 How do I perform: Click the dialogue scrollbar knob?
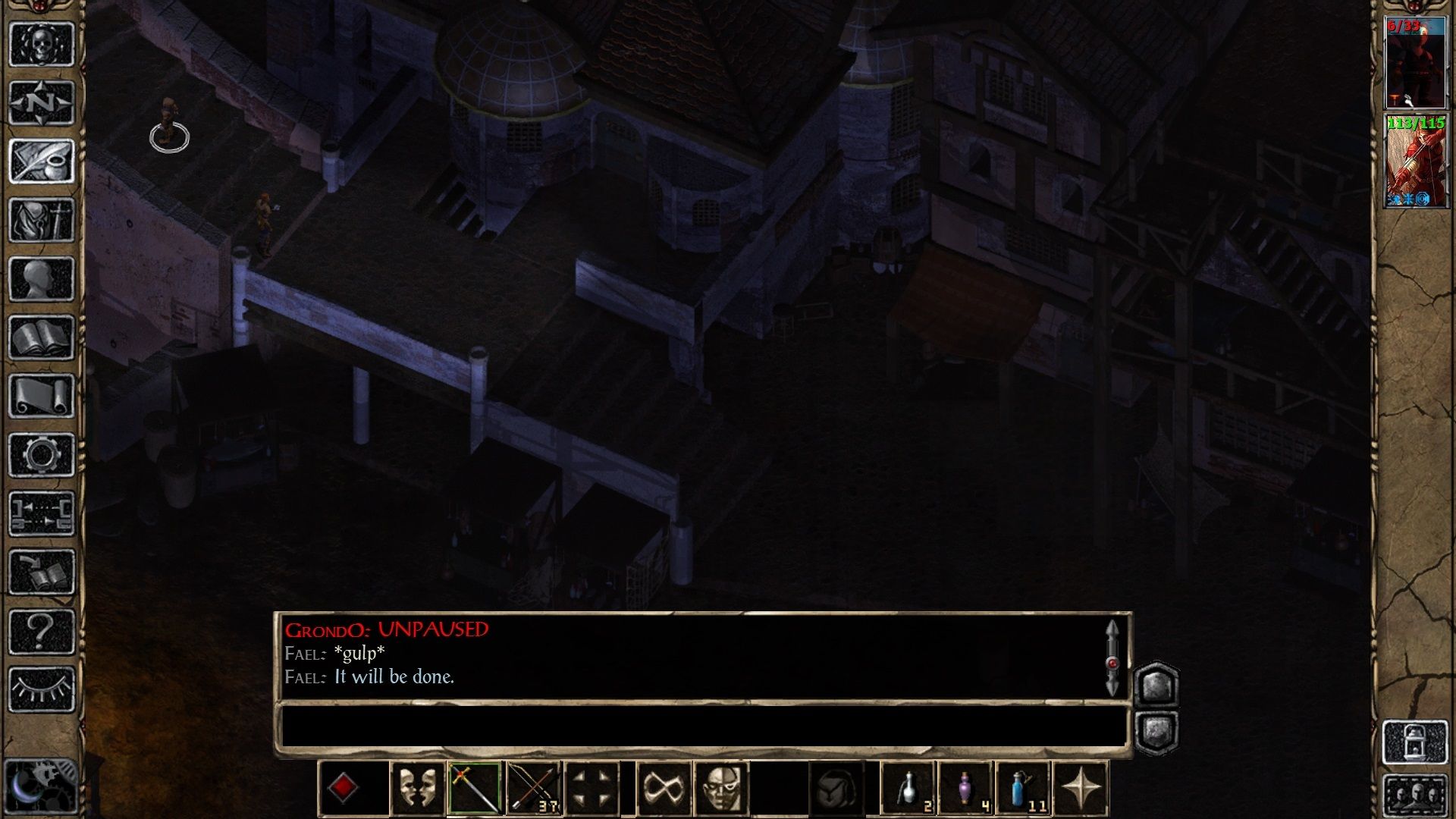[1112, 664]
